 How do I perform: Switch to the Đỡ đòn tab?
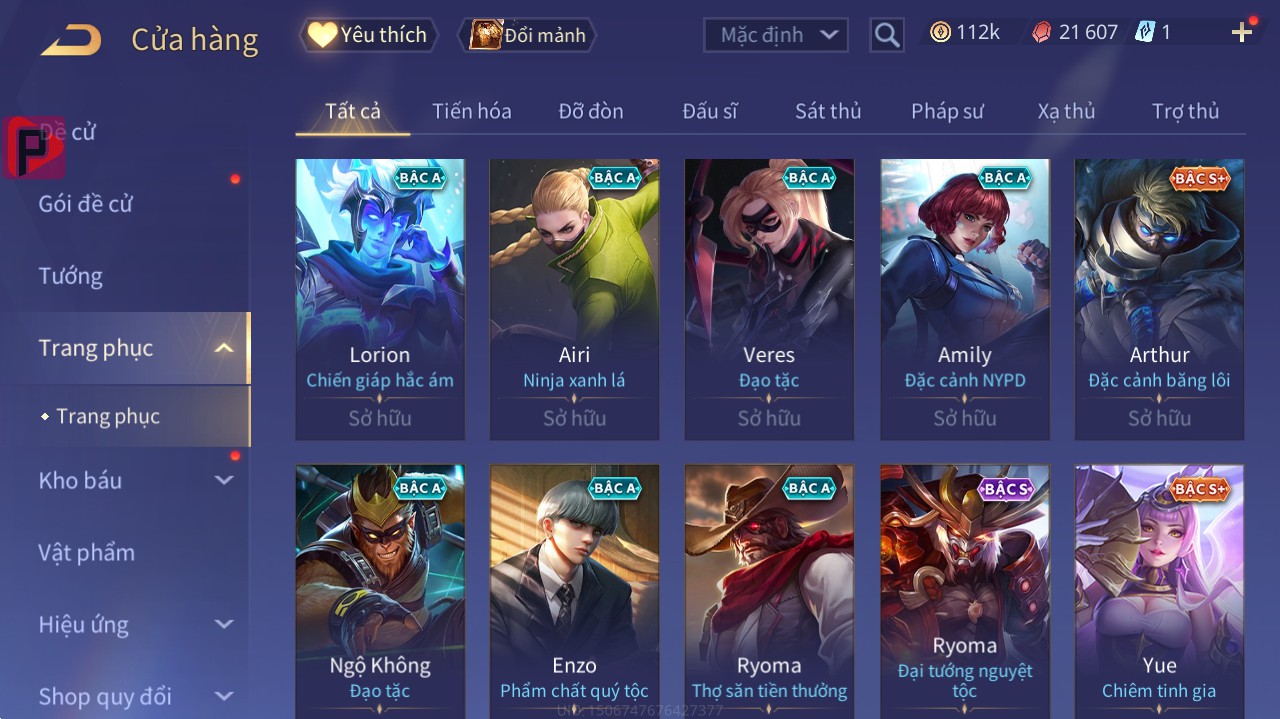[590, 111]
